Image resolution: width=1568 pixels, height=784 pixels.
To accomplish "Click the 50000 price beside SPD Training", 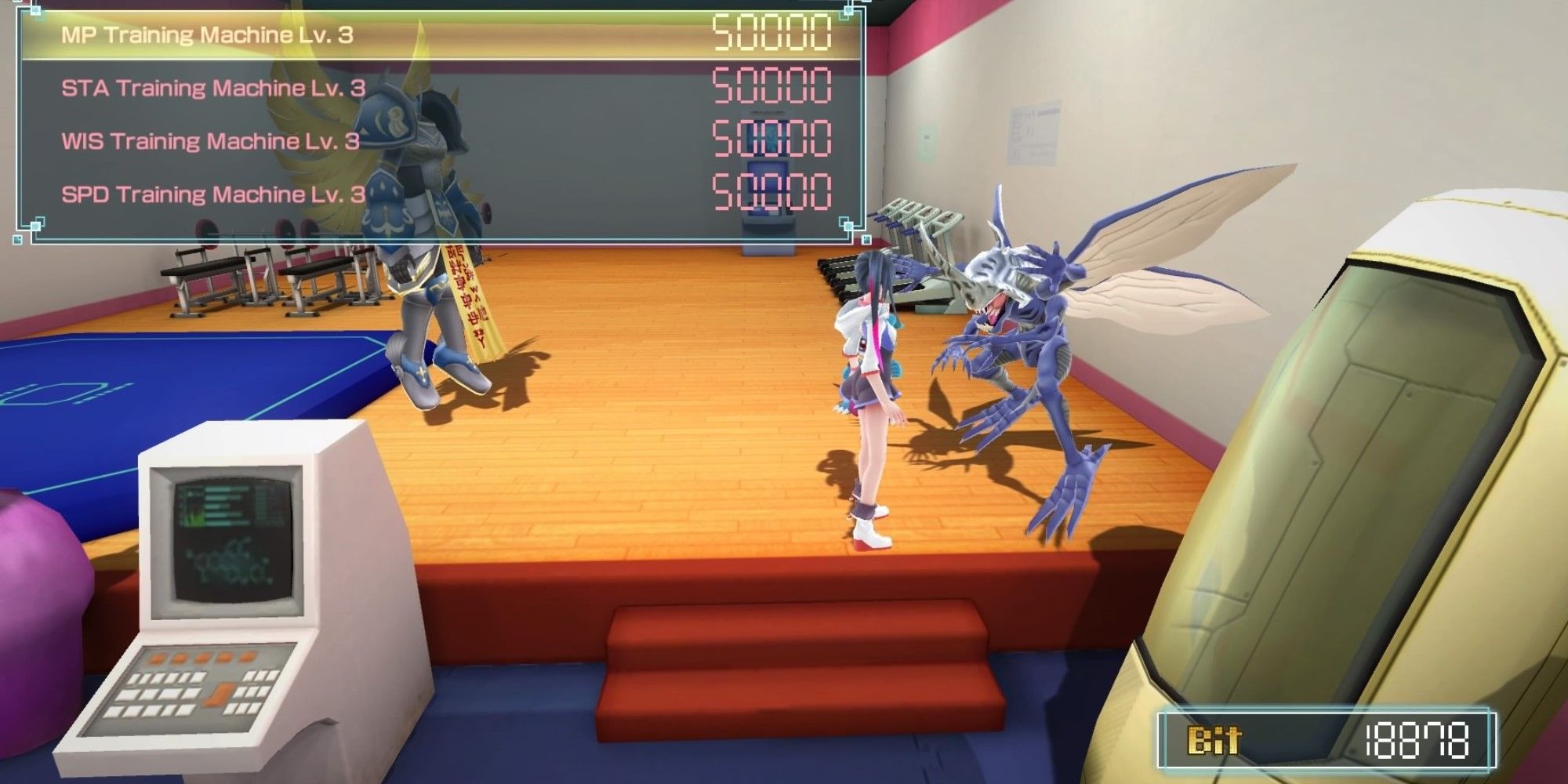I will click(772, 192).
